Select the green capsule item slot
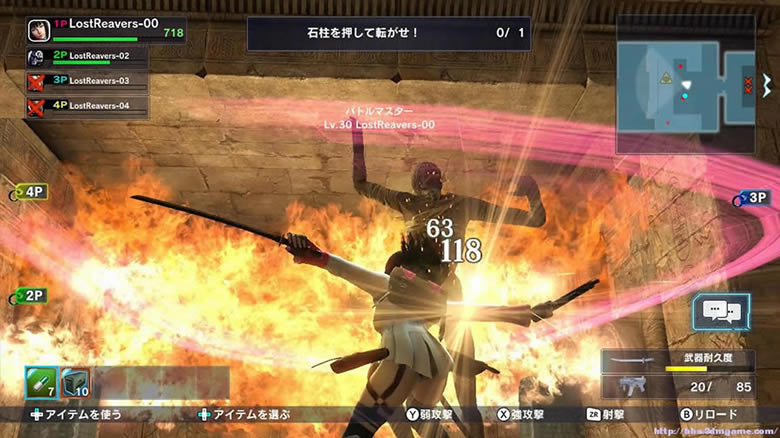The image size is (780, 438). click(40, 383)
